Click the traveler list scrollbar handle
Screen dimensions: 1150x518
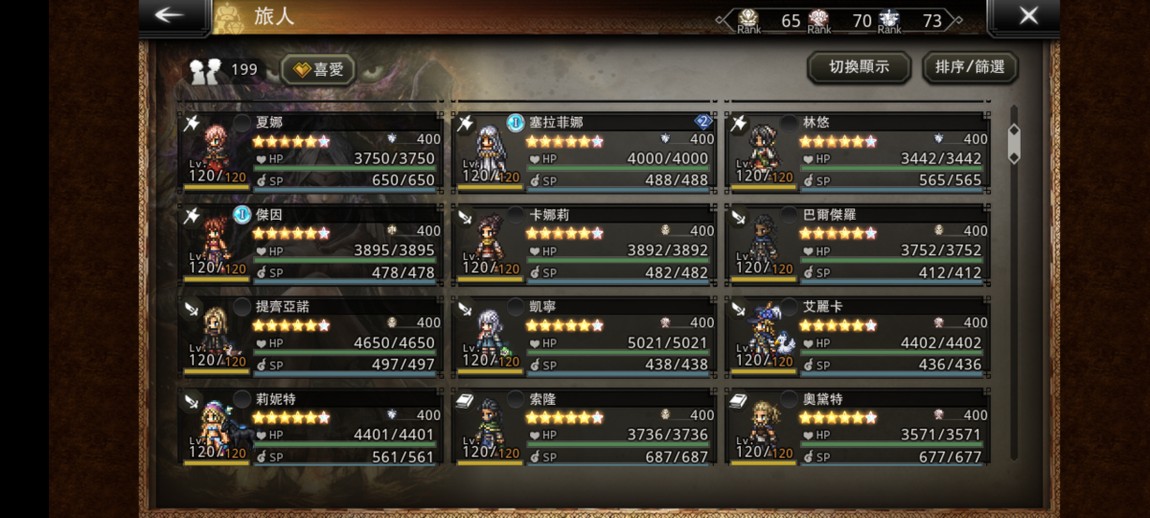point(1014,144)
